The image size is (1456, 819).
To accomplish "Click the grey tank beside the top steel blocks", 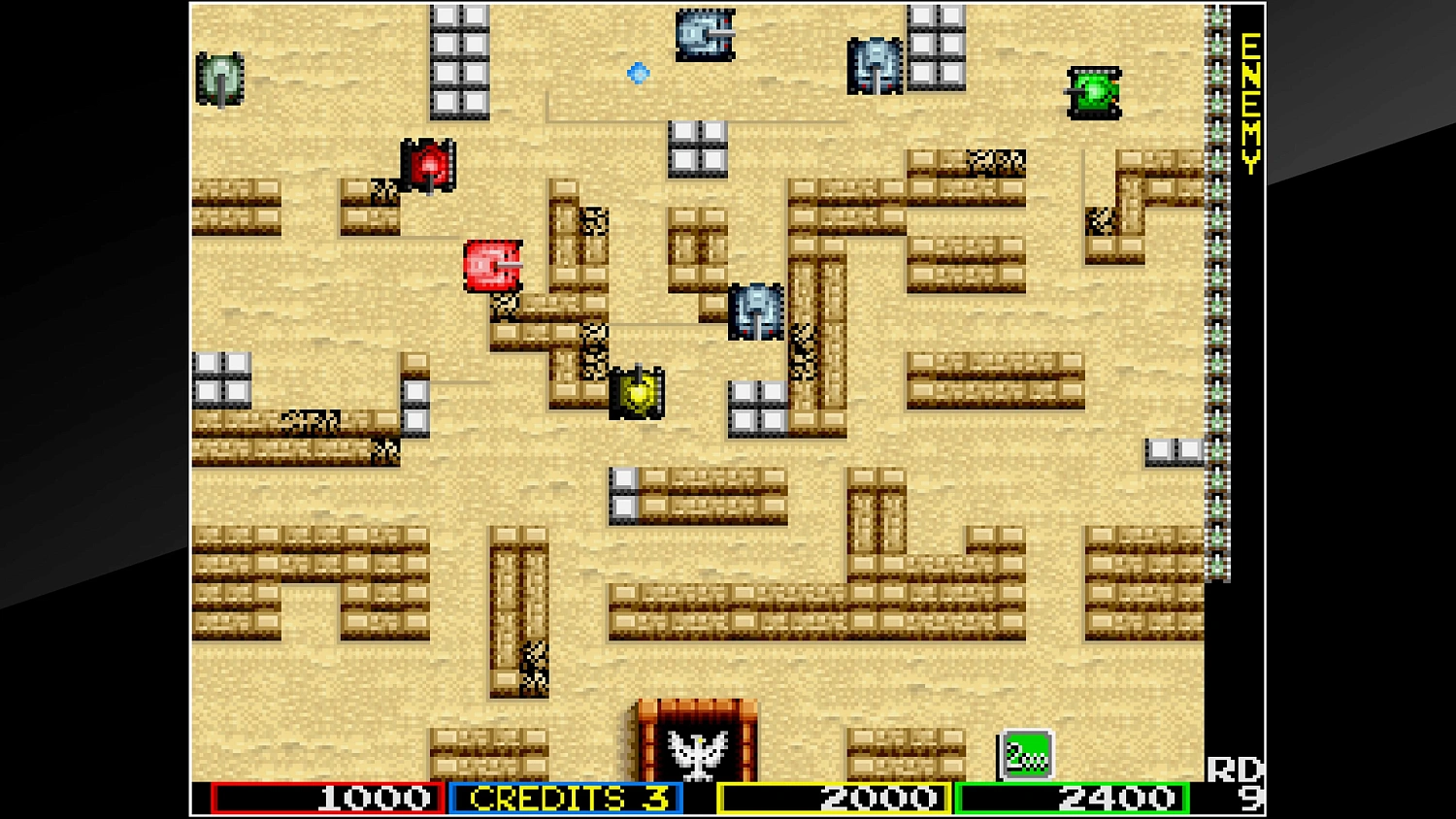I will pos(877,63).
